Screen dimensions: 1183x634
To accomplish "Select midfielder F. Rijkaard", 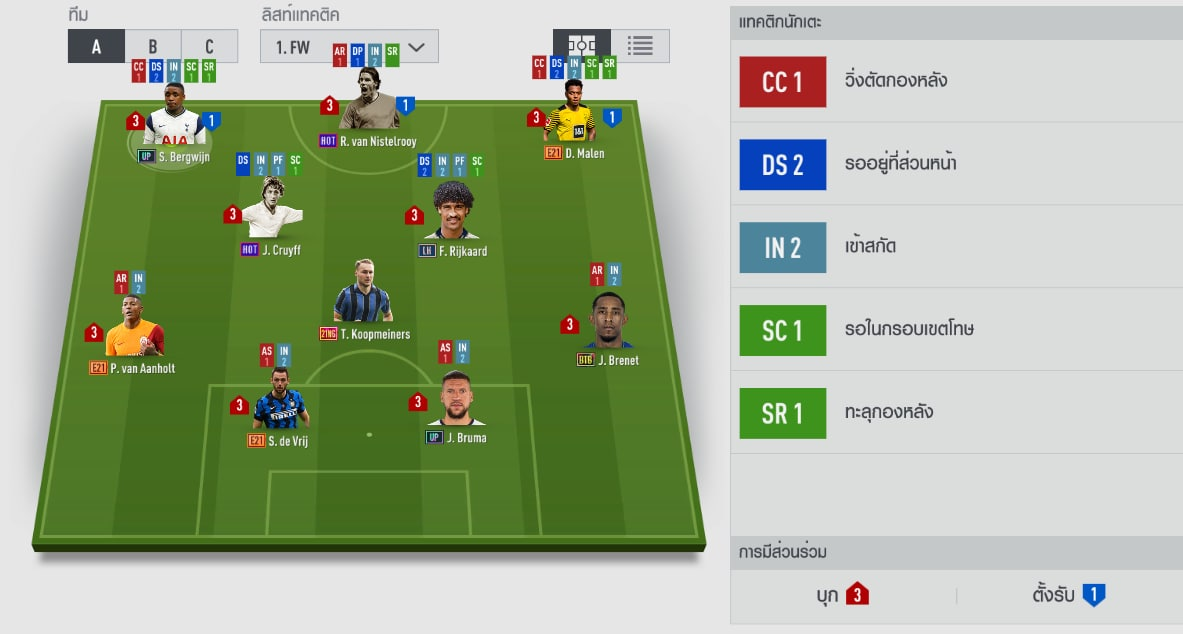I will click(453, 215).
